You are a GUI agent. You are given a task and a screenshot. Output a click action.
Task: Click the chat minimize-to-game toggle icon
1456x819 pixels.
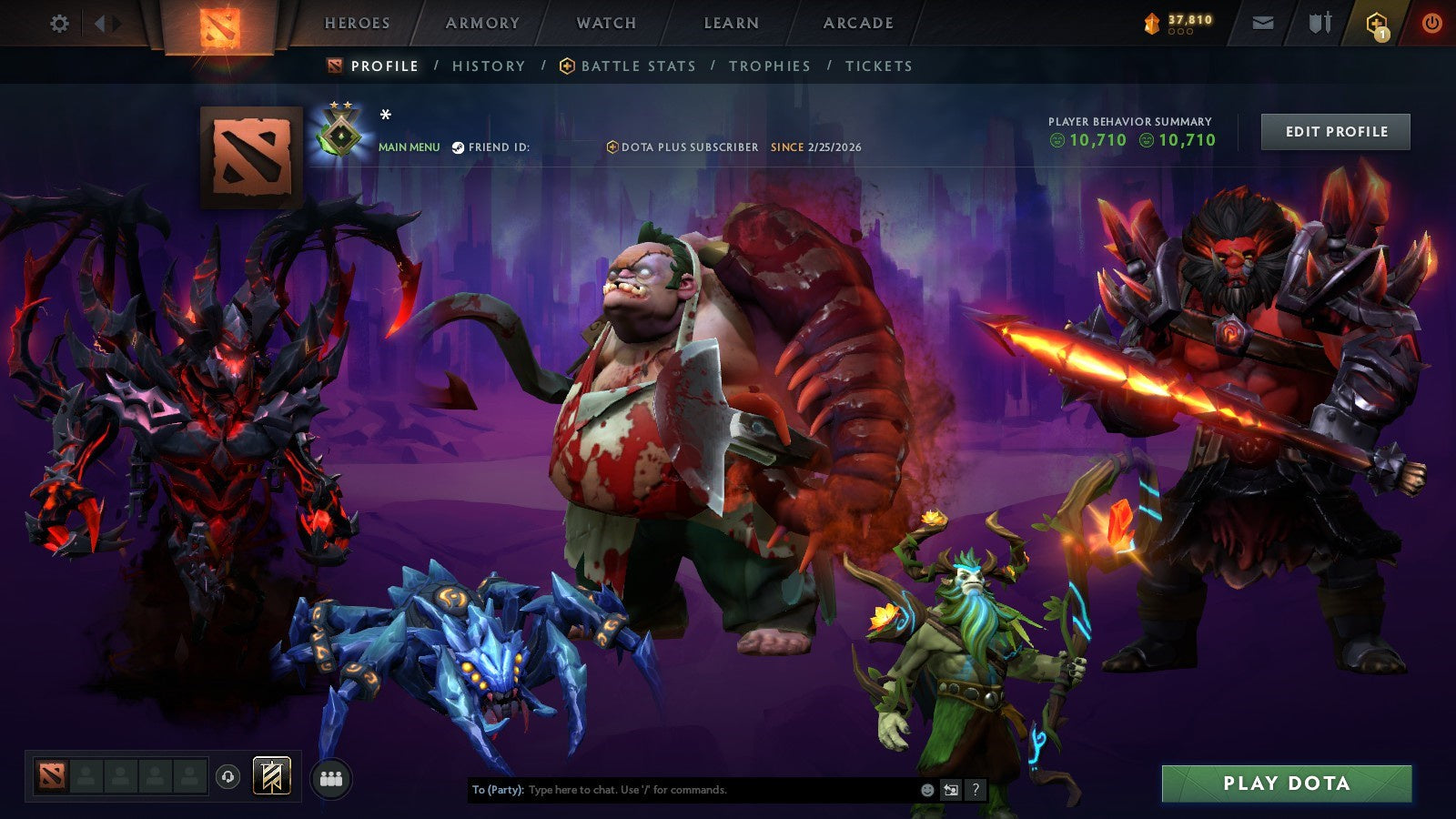pyautogui.click(x=950, y=789)
